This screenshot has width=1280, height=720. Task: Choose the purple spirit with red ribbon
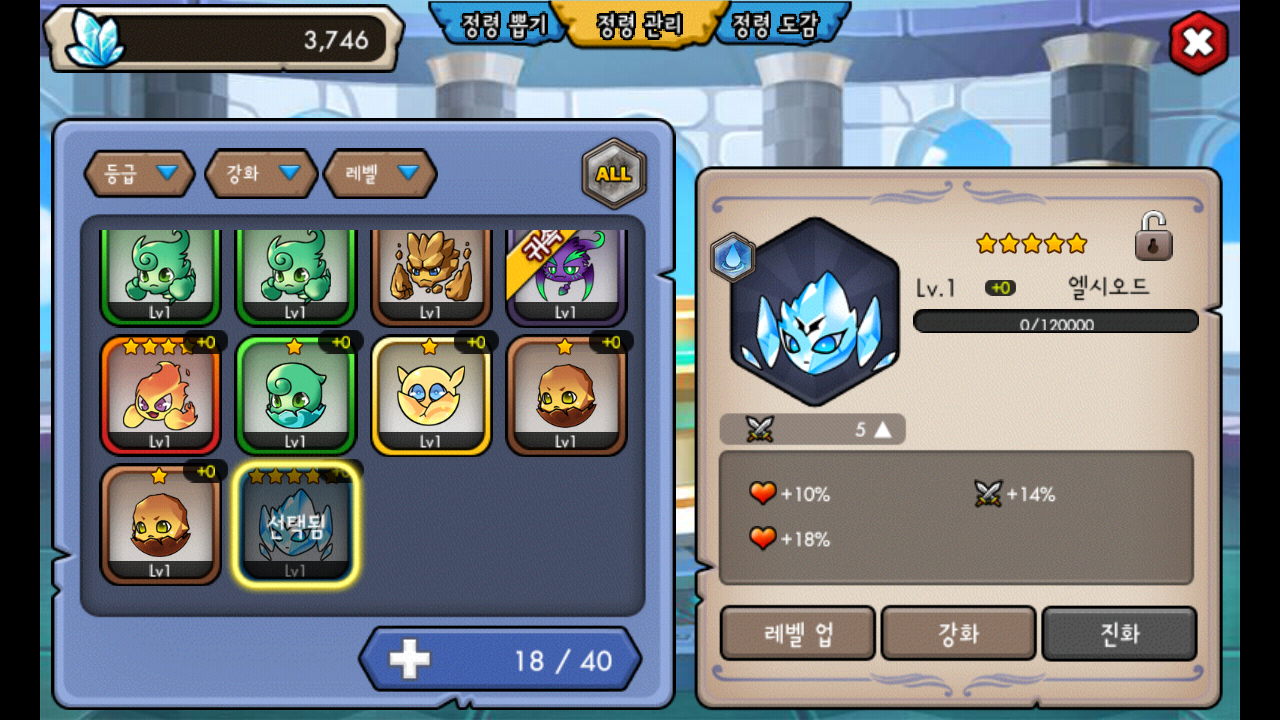pyautogui.click(x=566, y=277)
